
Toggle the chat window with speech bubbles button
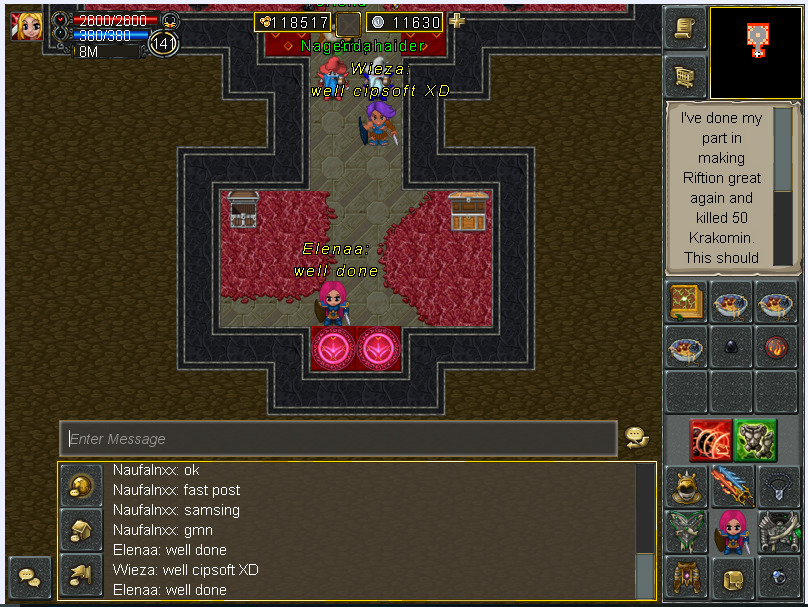29,578
